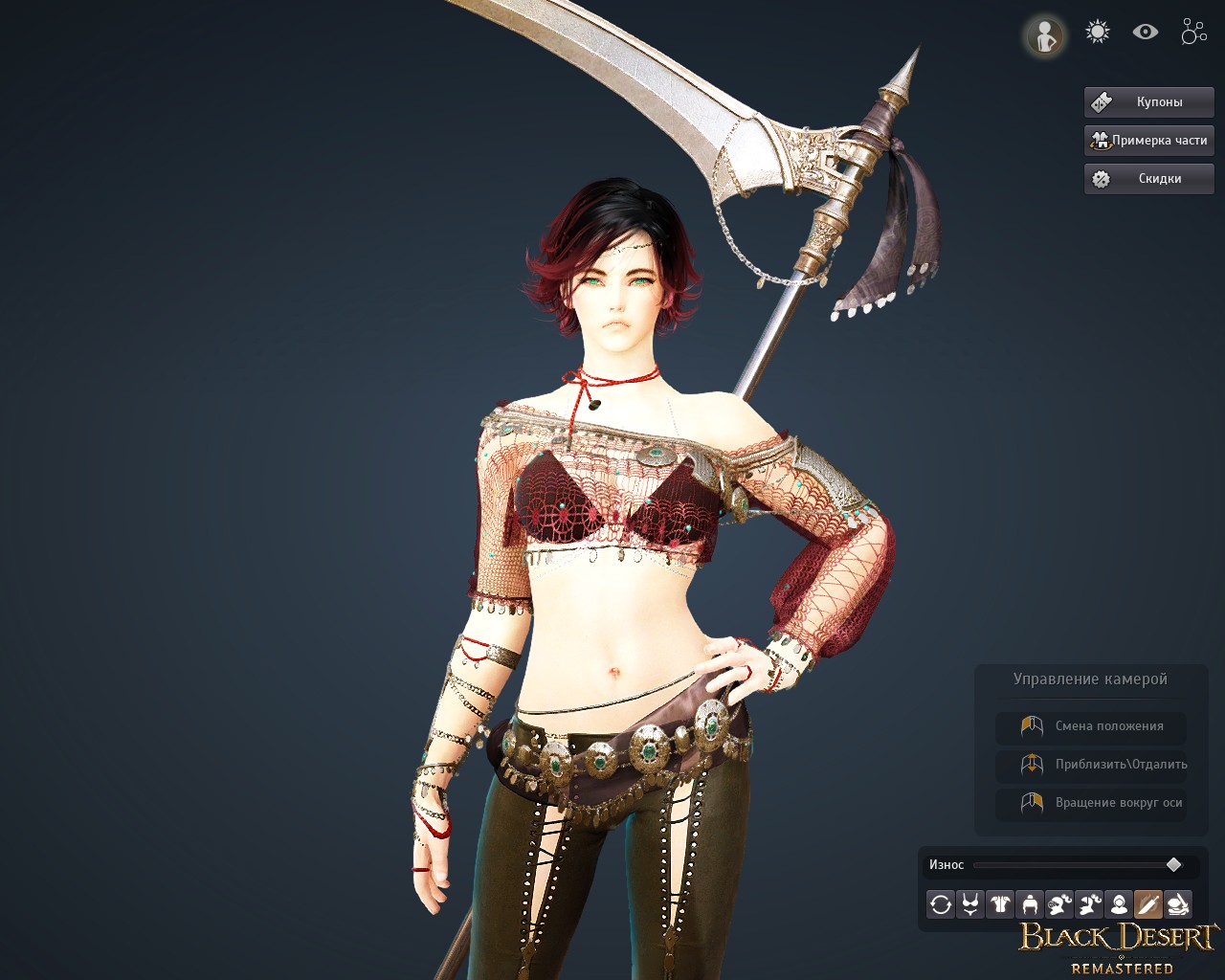Toggle the shield and sword icon
Screen dimensions: 1225x980
[1178, 904]
